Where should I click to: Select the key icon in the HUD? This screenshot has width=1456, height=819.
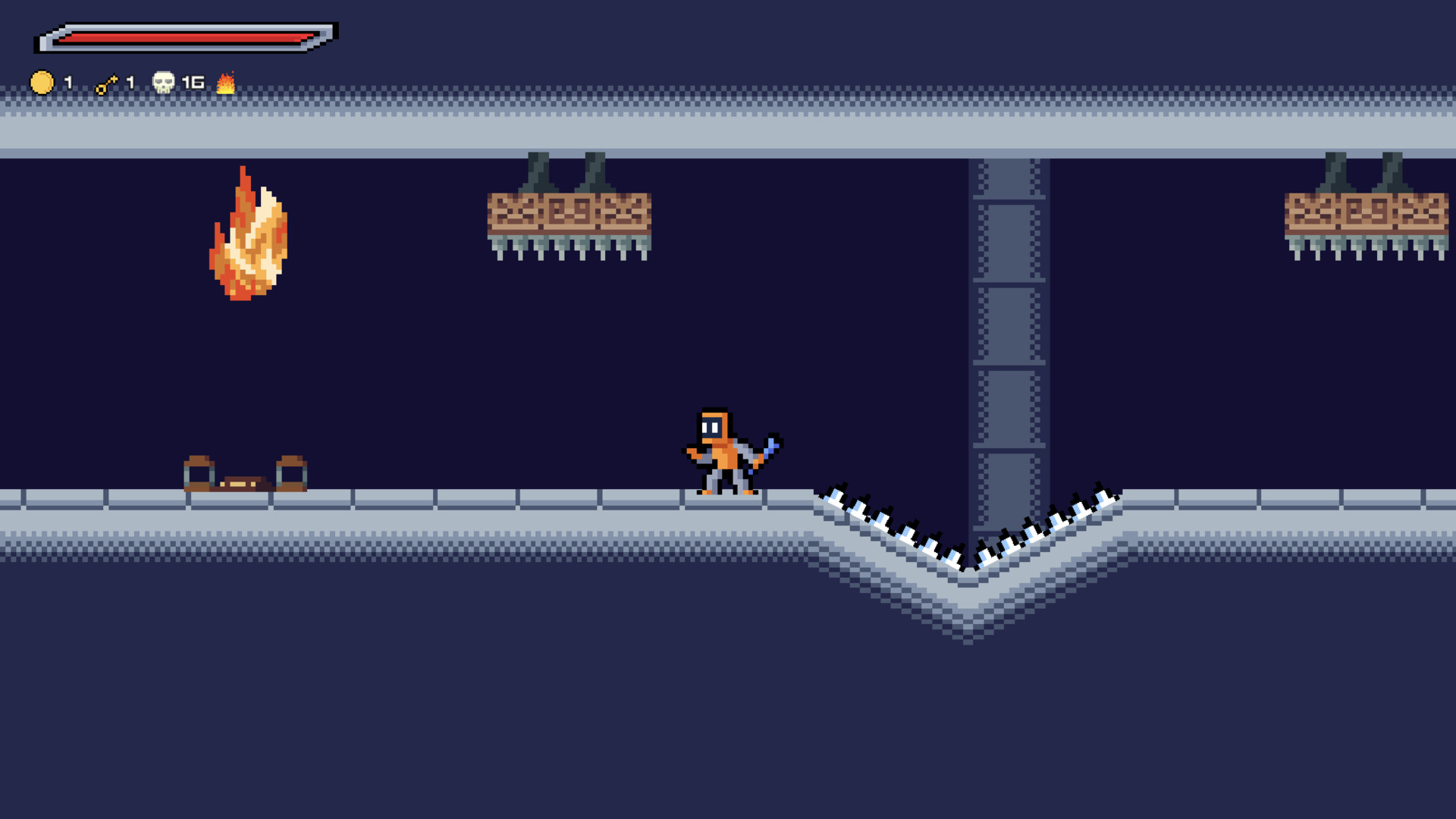[x=106, y=83]
